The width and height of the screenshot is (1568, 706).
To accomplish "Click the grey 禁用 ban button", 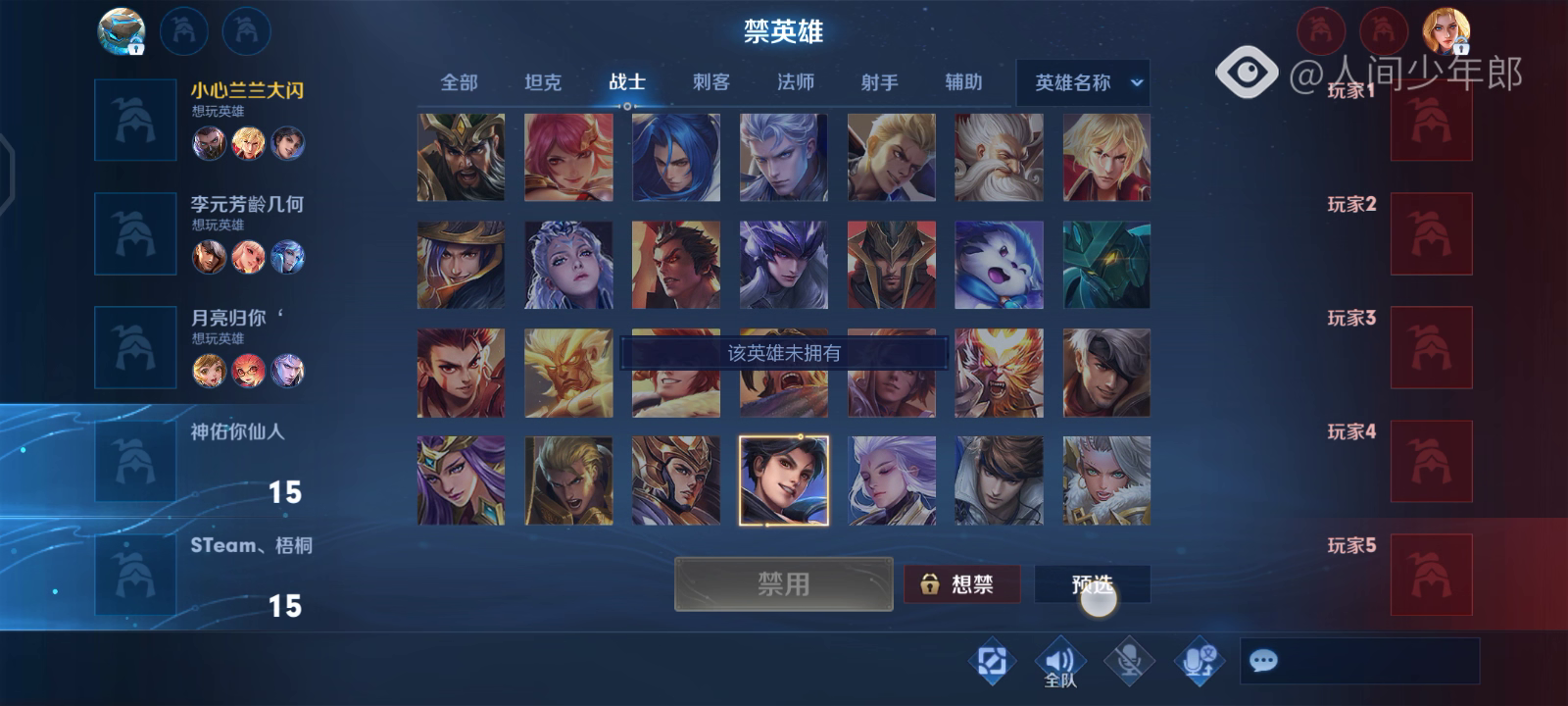I will coord(783,584).
